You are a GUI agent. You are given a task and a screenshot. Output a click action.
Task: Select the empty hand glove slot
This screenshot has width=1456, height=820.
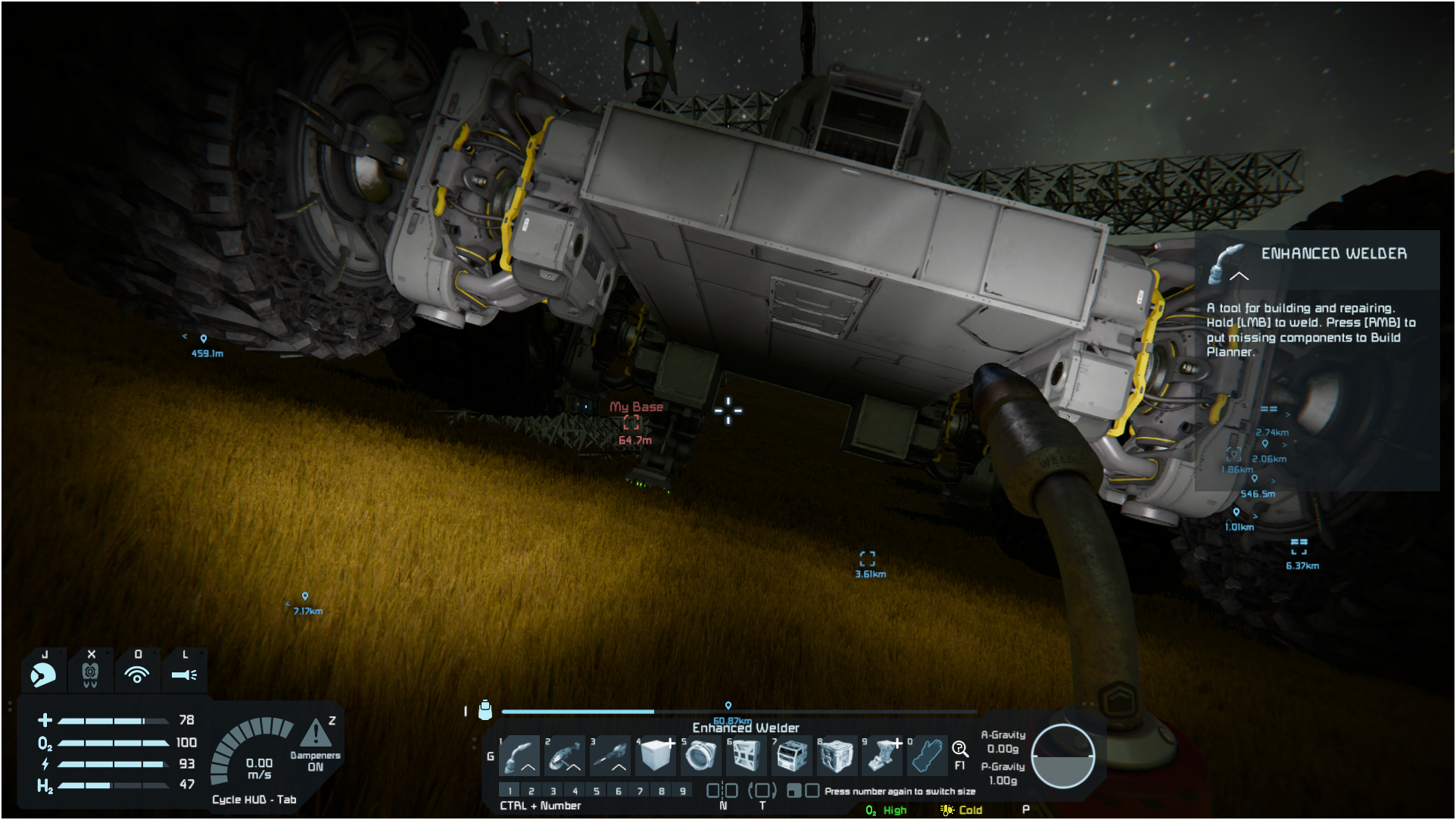tap(928, 755)
